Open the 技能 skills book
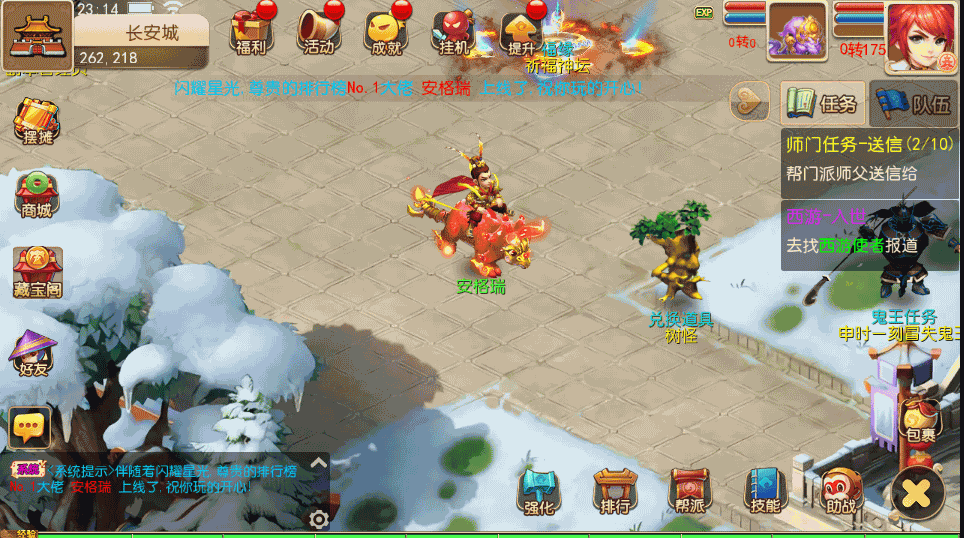 click(x=765, y=492)
